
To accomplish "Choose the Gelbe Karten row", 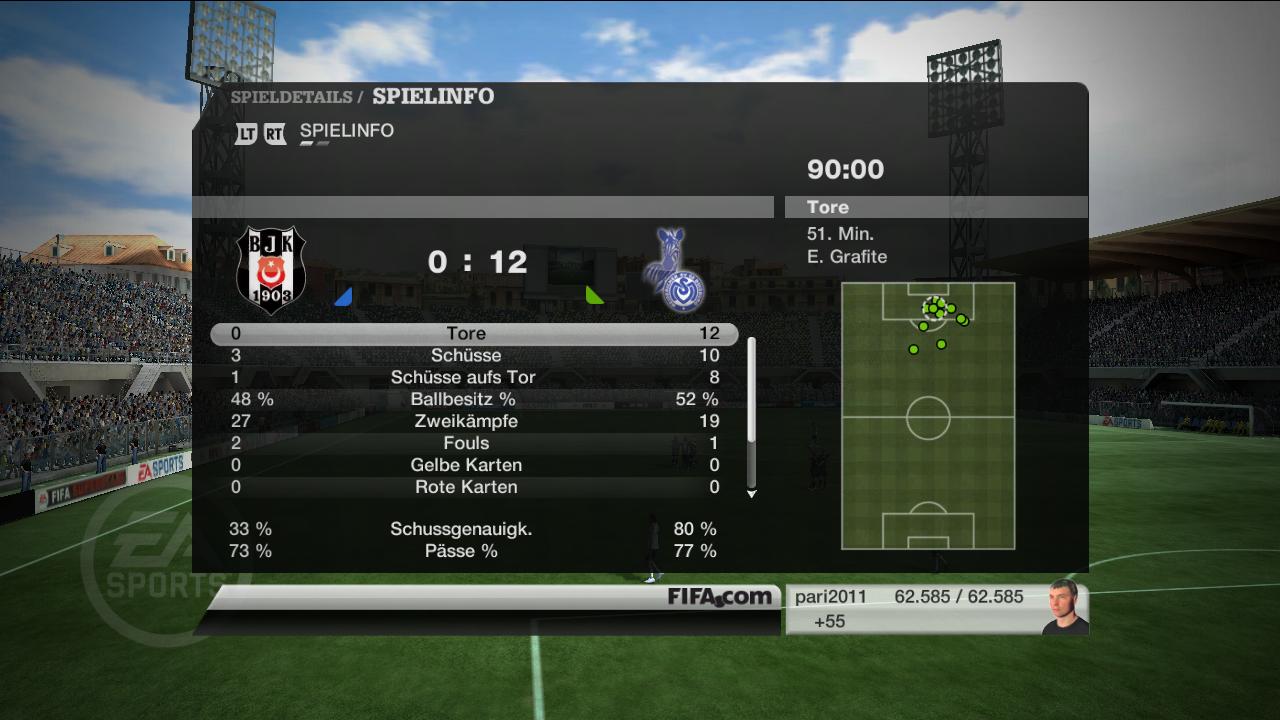I will [473, 466].
